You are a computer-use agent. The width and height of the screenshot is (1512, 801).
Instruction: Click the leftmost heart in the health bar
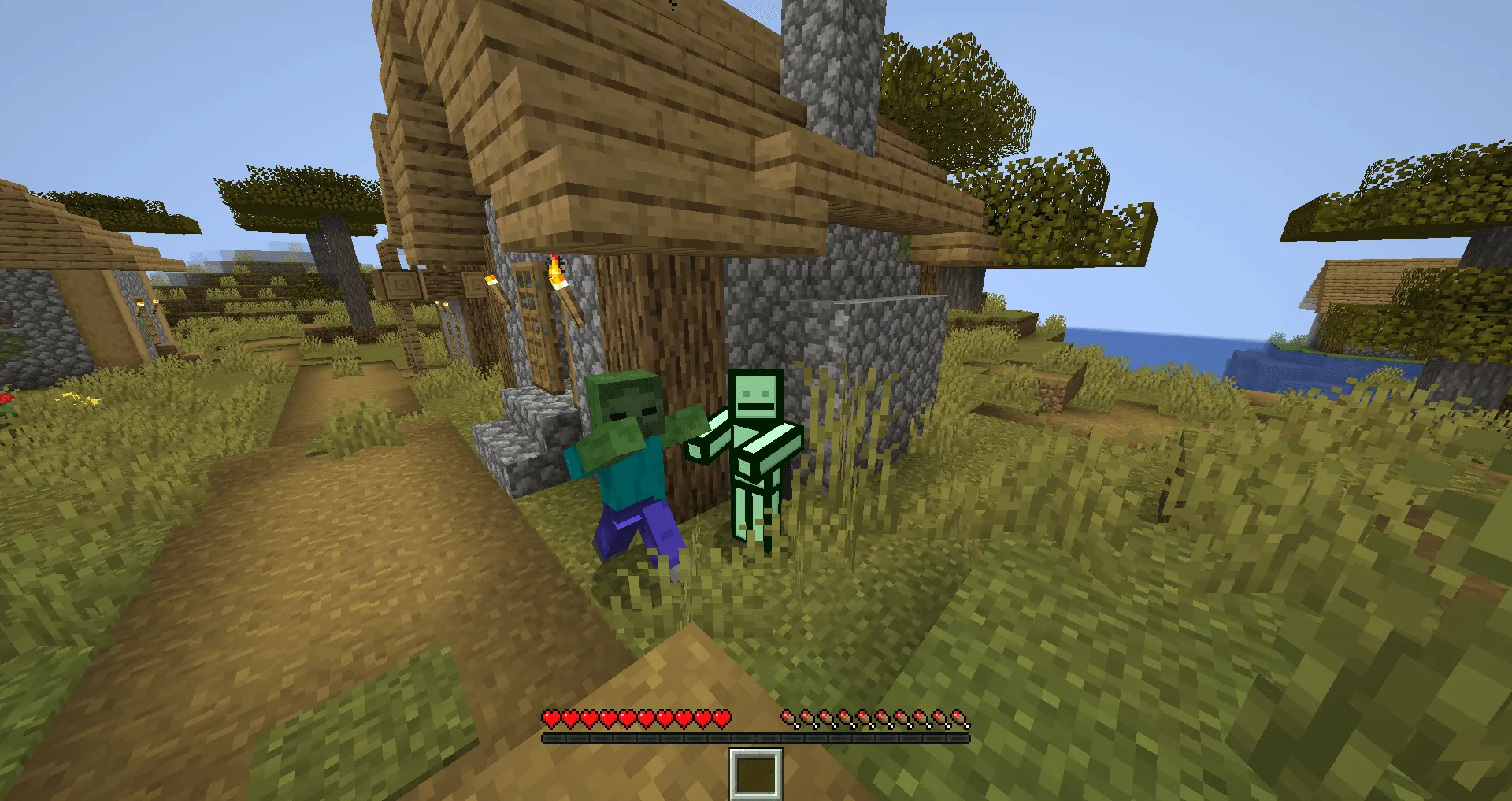[x=550, y=718]
